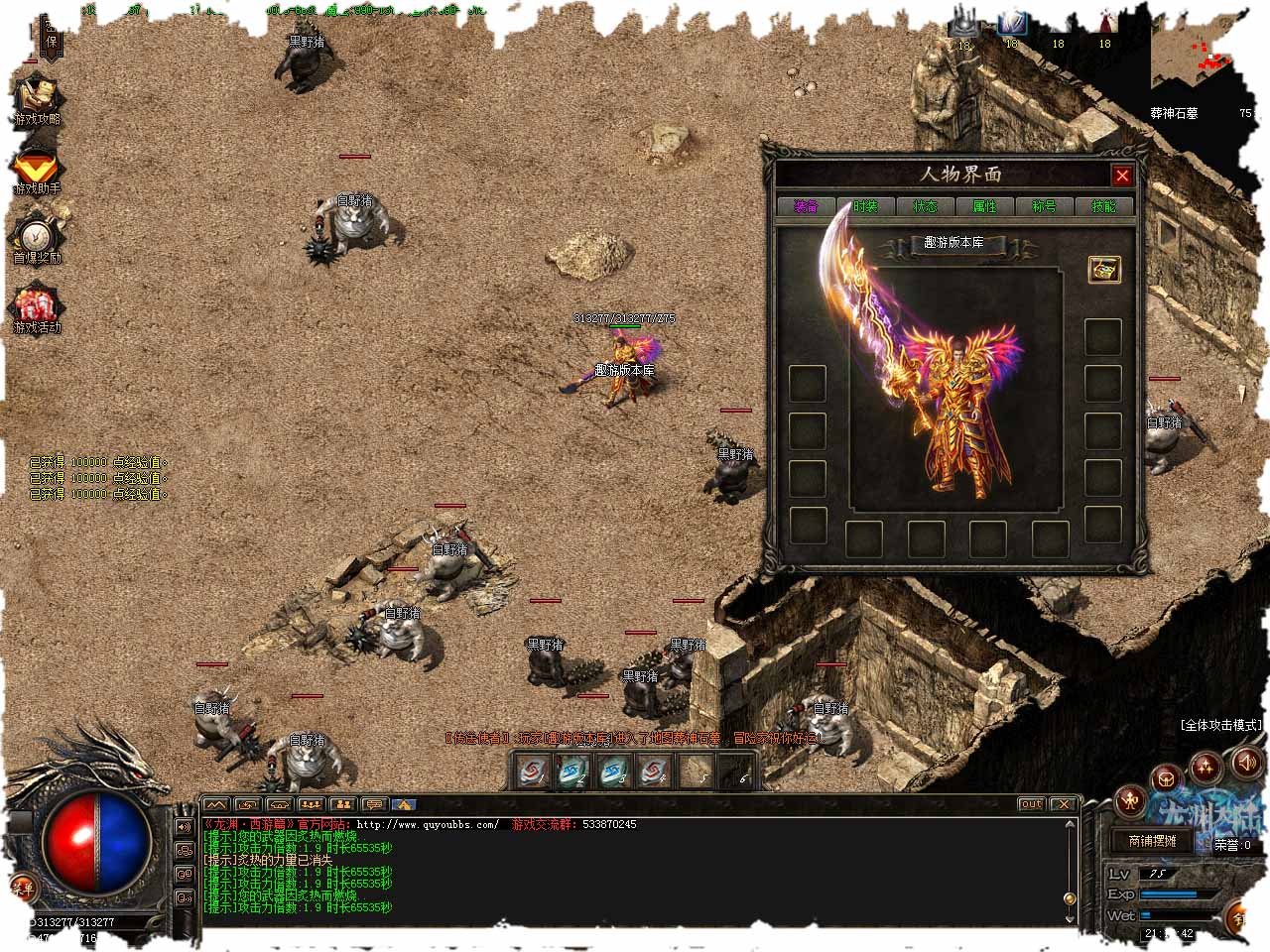Viewport: 1270px width, 952px height.
Task: Toggle sound with the round speaker button
Action: 1246,763
